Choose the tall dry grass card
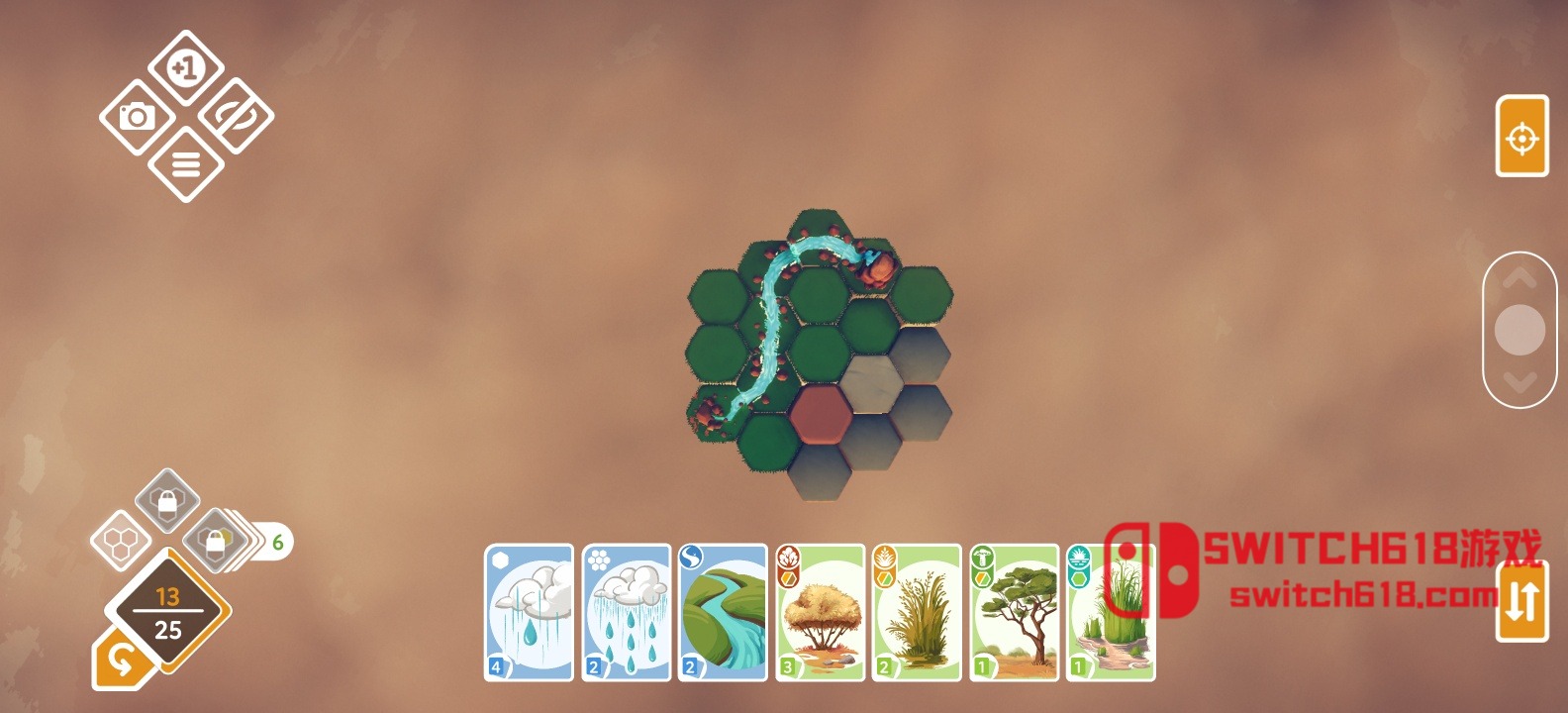The height and width of the screenshot is (713, 1568). [917, 612]
